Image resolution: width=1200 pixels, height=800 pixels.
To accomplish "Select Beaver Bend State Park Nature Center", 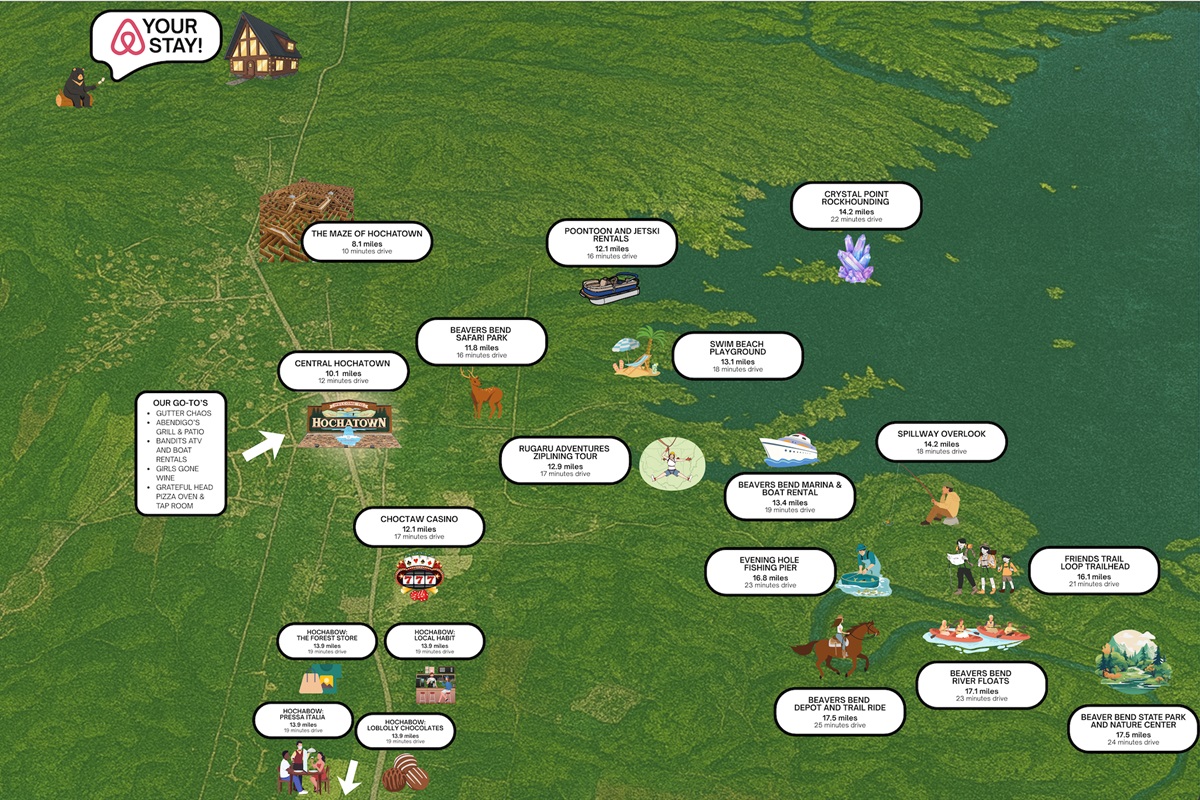I will [x=1132, y=729].
